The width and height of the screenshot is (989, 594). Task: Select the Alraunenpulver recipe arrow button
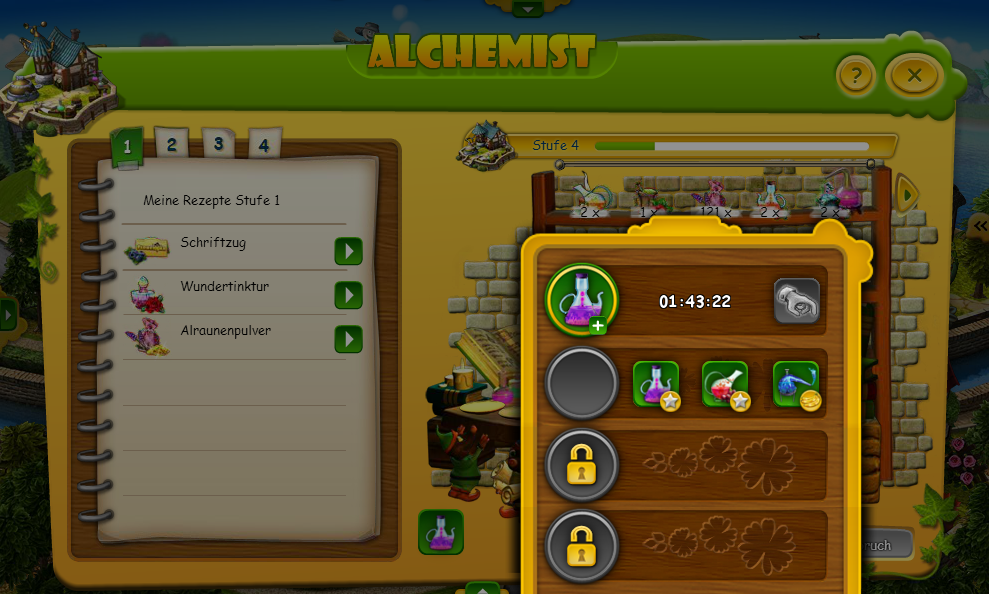[348, 339]
